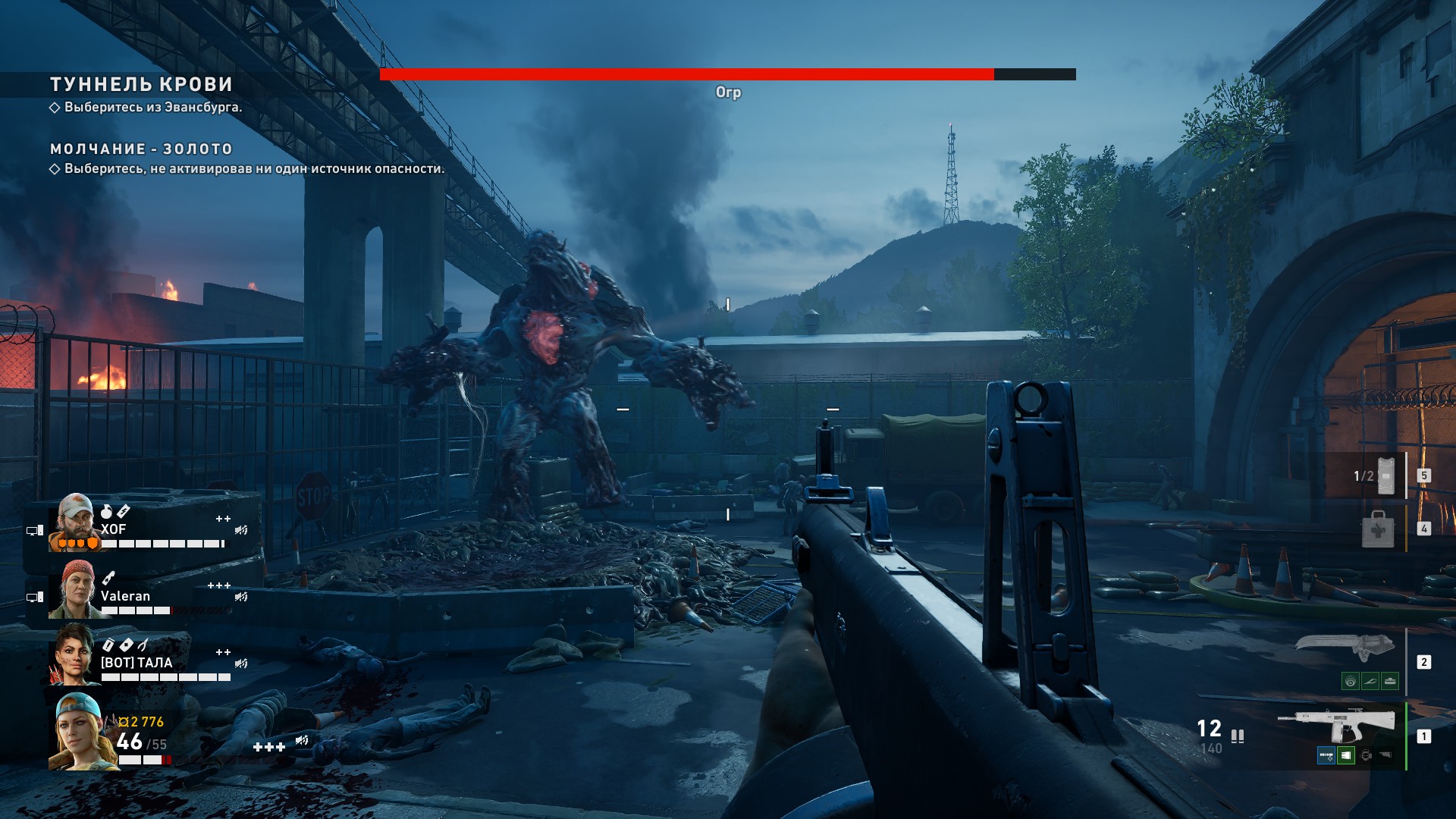Click the Молчание - Золото secondary objective

[x=141, y=149]
